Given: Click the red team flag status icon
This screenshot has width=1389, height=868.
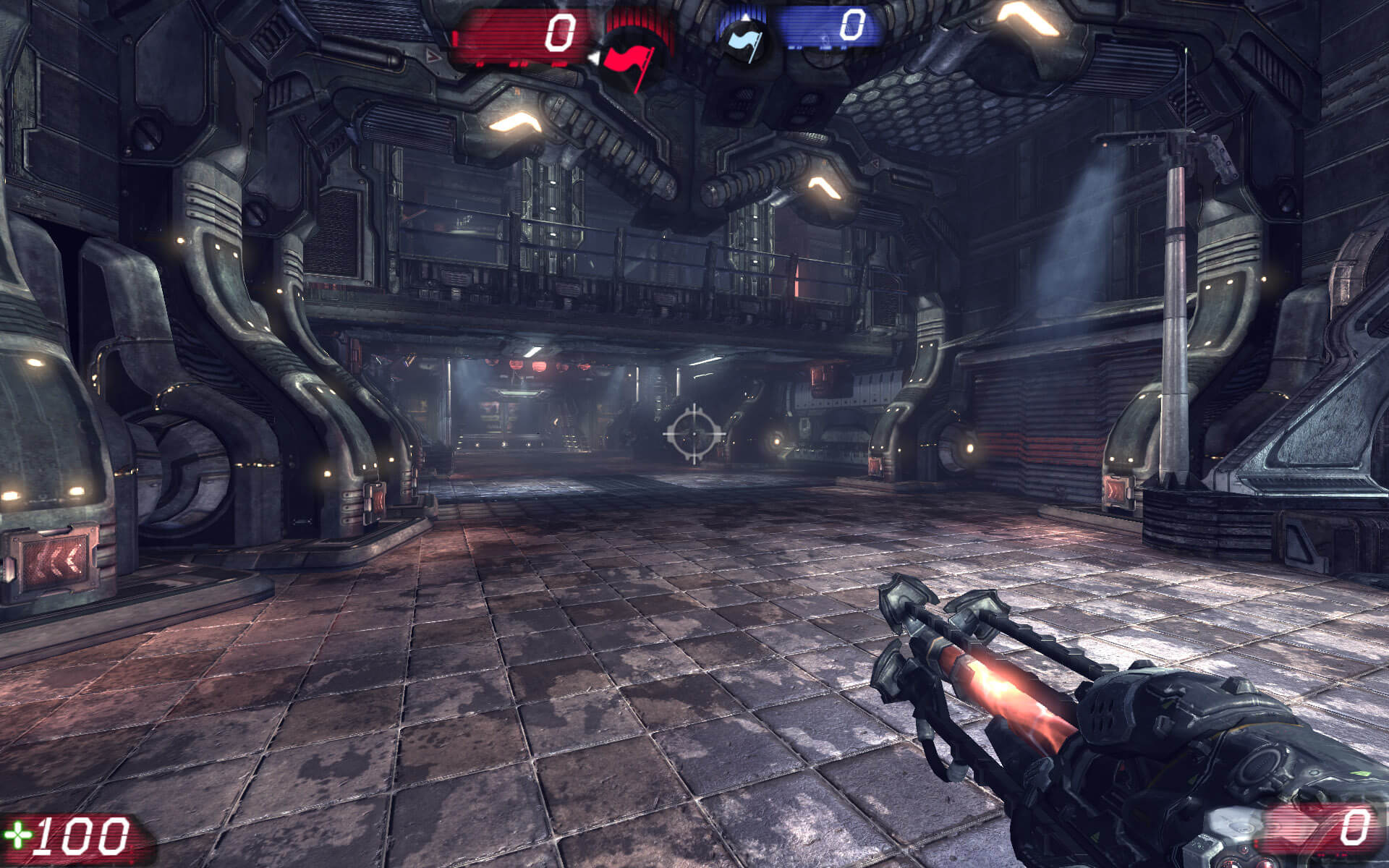Looking at the screenshot, I should [626, 61].
